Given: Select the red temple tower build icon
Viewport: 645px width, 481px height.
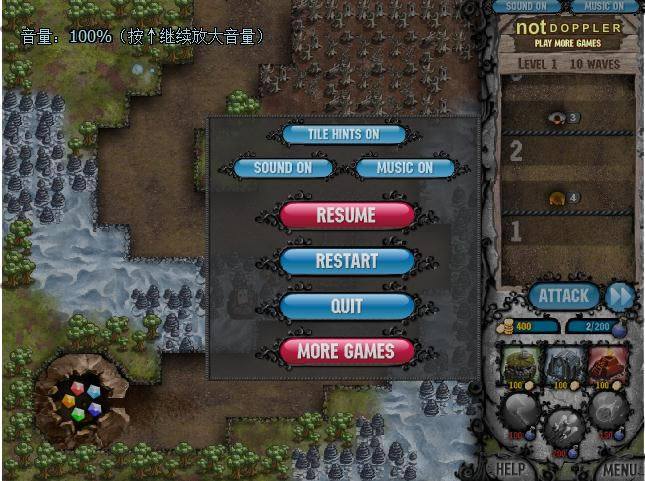Looking at the screenshot, I should (609, 364).
